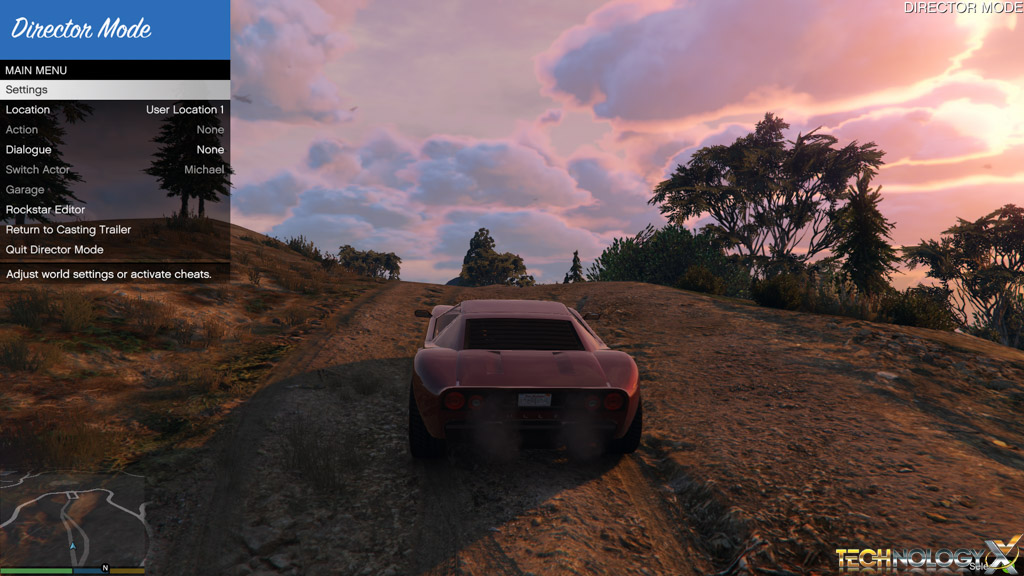This screenshot has height=576, width=1024.
Task: Open the Rockstar Editor entry
Action: click(x=115, y=210)
